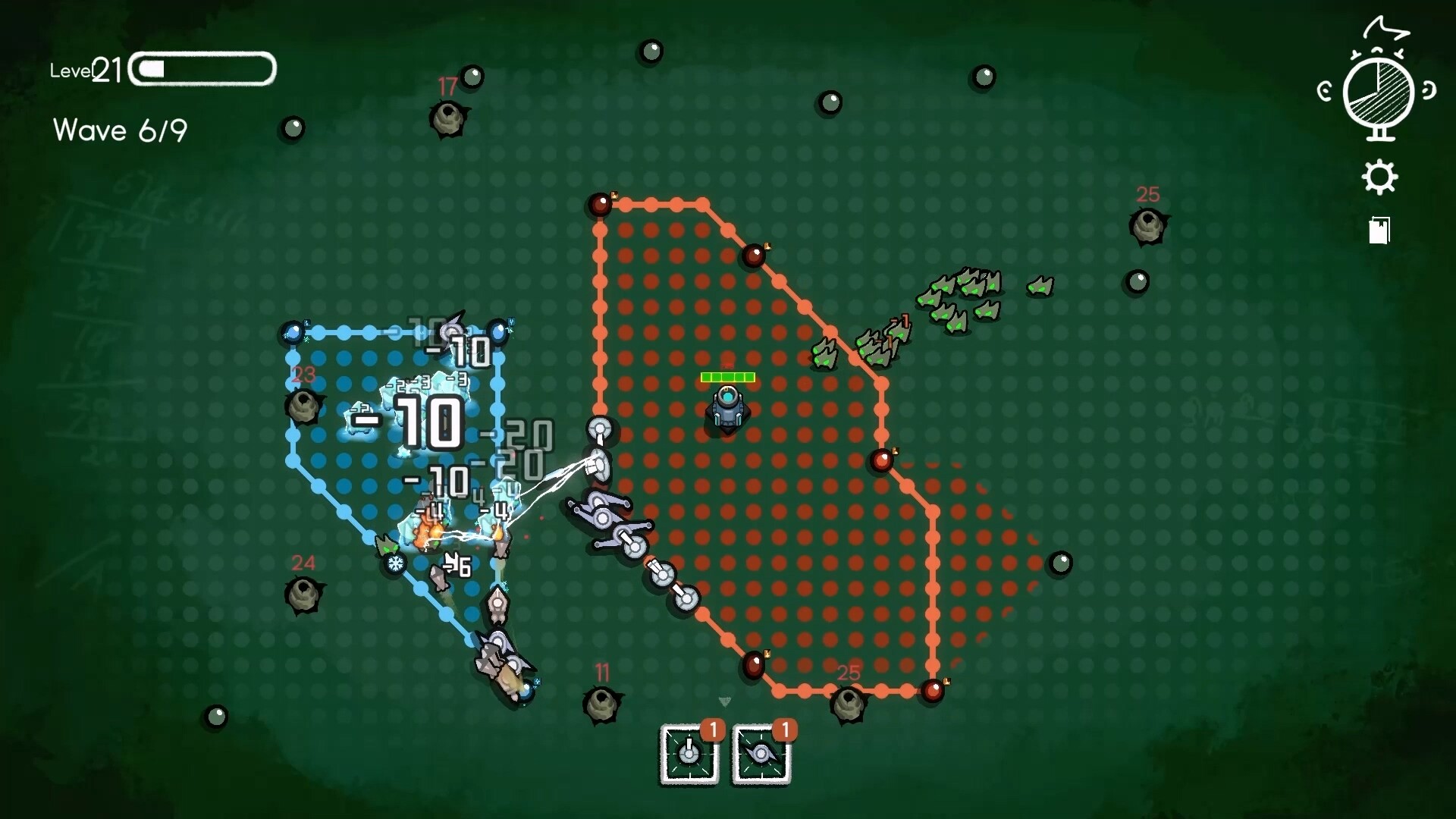Click the red badge on the turret card

click(713, 730)
